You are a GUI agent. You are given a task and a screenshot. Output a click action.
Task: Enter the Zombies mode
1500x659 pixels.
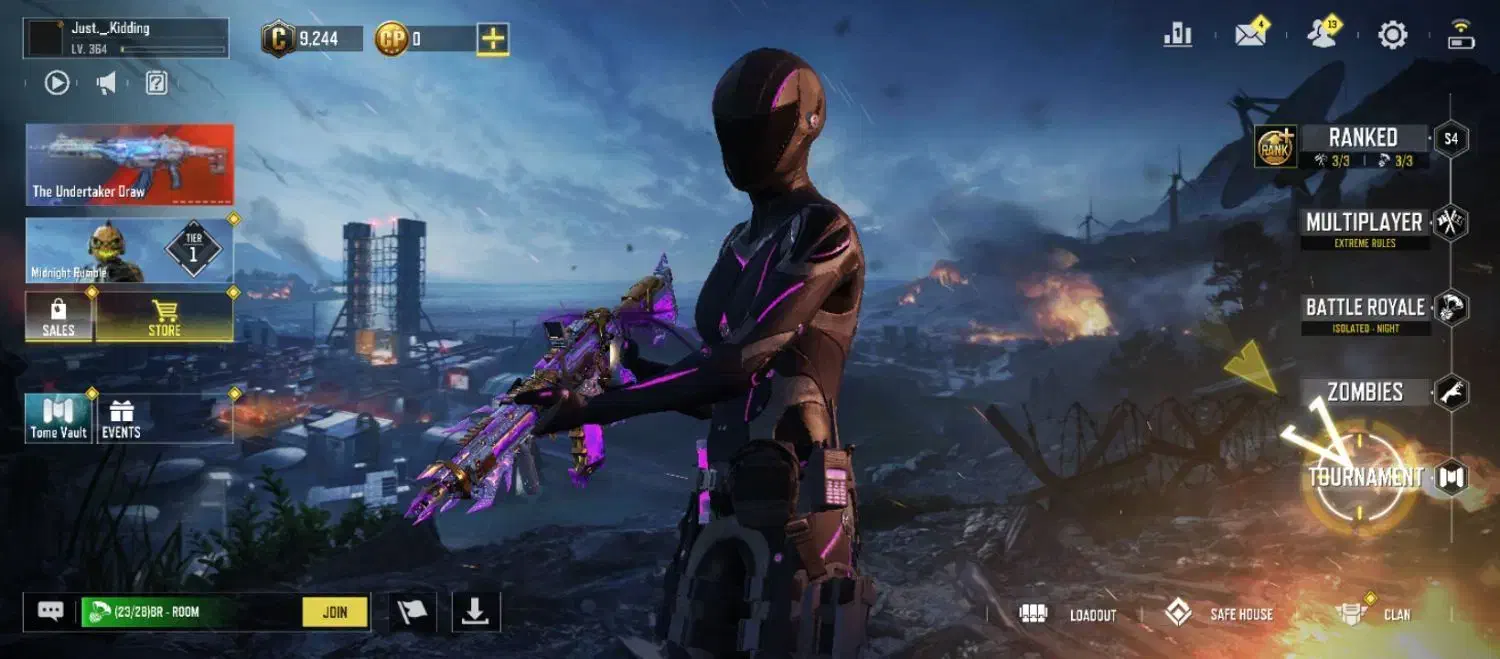1365,392
